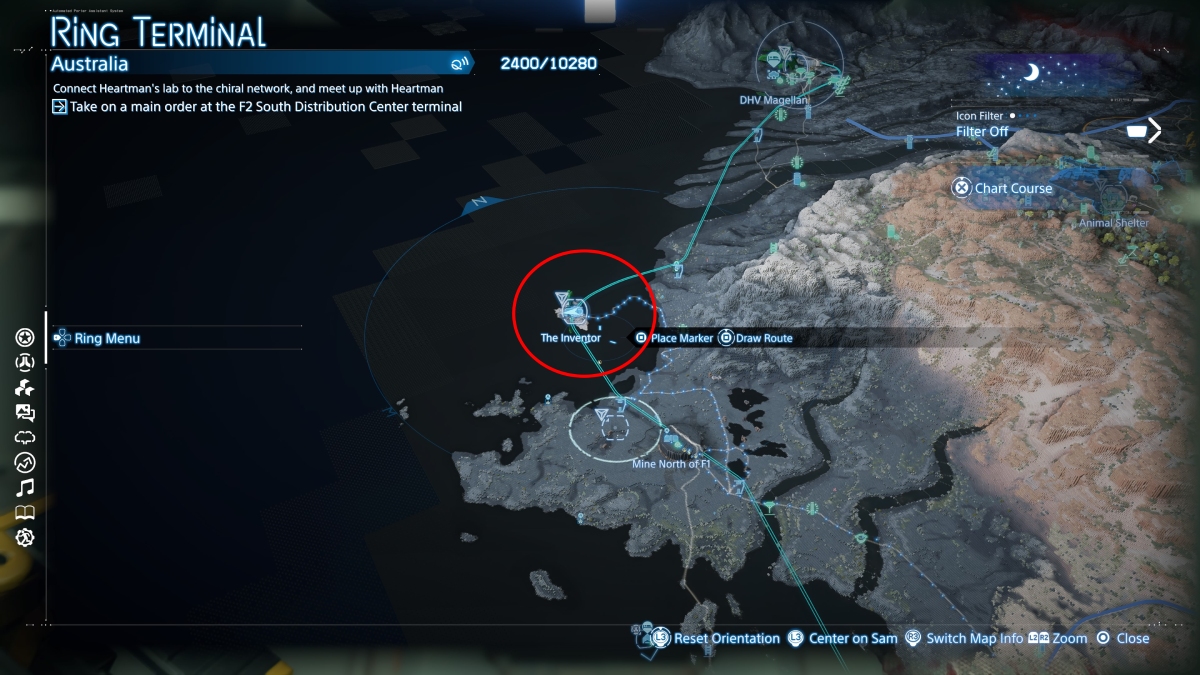Screen dimensions: 1200x675
Task: Open the star emblem sidebar icon
Action: coord(25,337)
